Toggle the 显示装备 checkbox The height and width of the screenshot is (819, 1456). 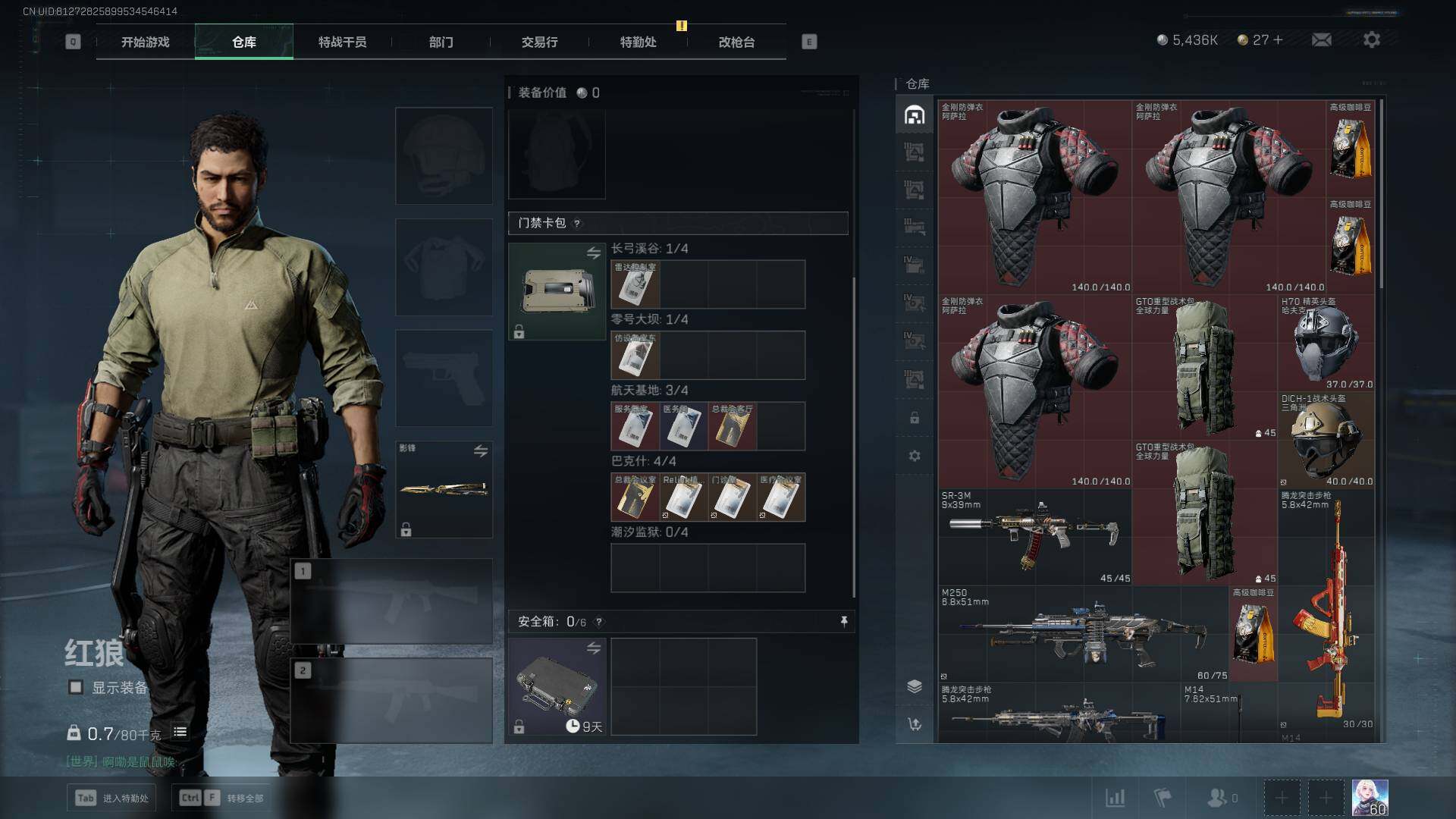click(x=76, y=687)
